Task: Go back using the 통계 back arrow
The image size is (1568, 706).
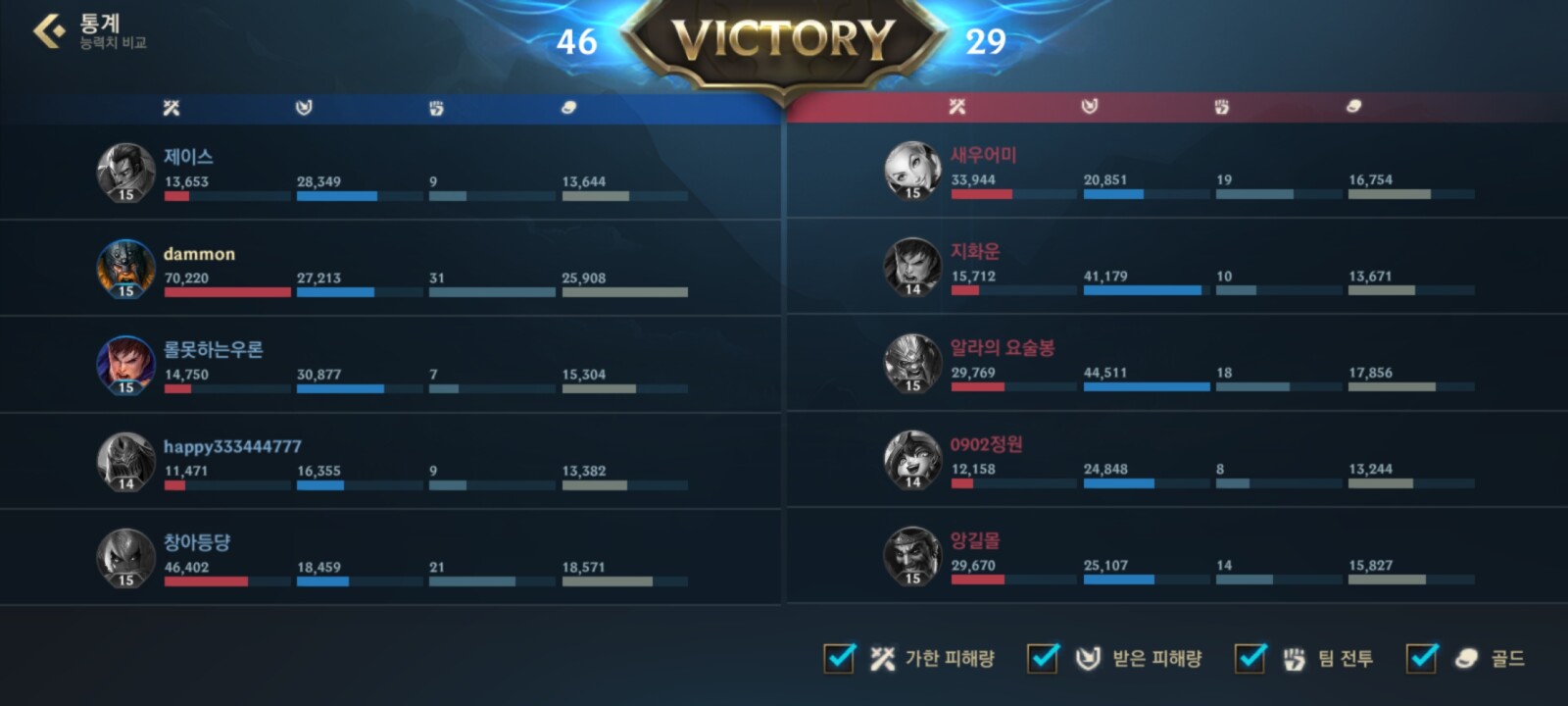Action: 48,31
